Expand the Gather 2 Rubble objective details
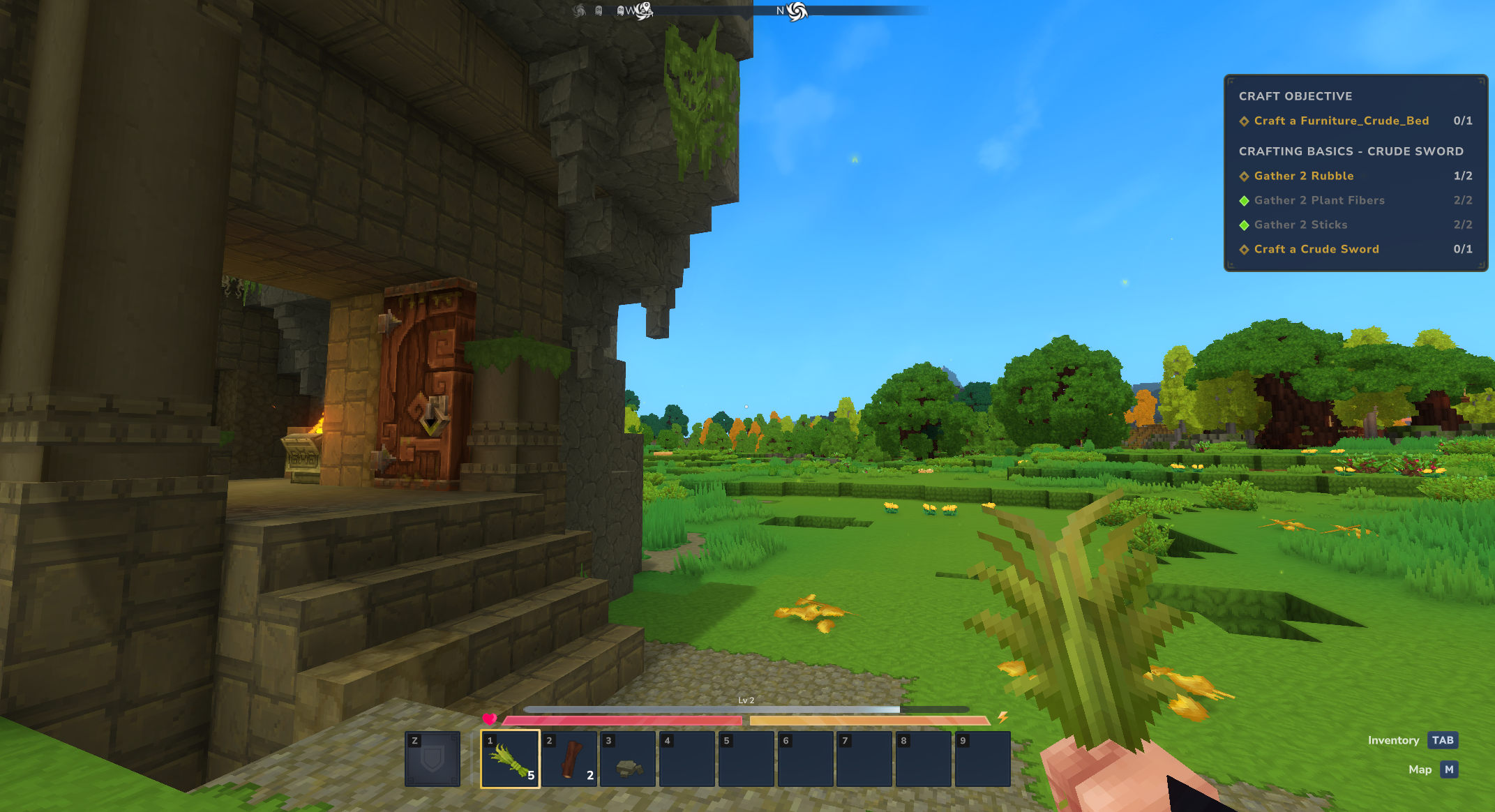Viewport: 1495px width, 812px height. point(1245,176)
